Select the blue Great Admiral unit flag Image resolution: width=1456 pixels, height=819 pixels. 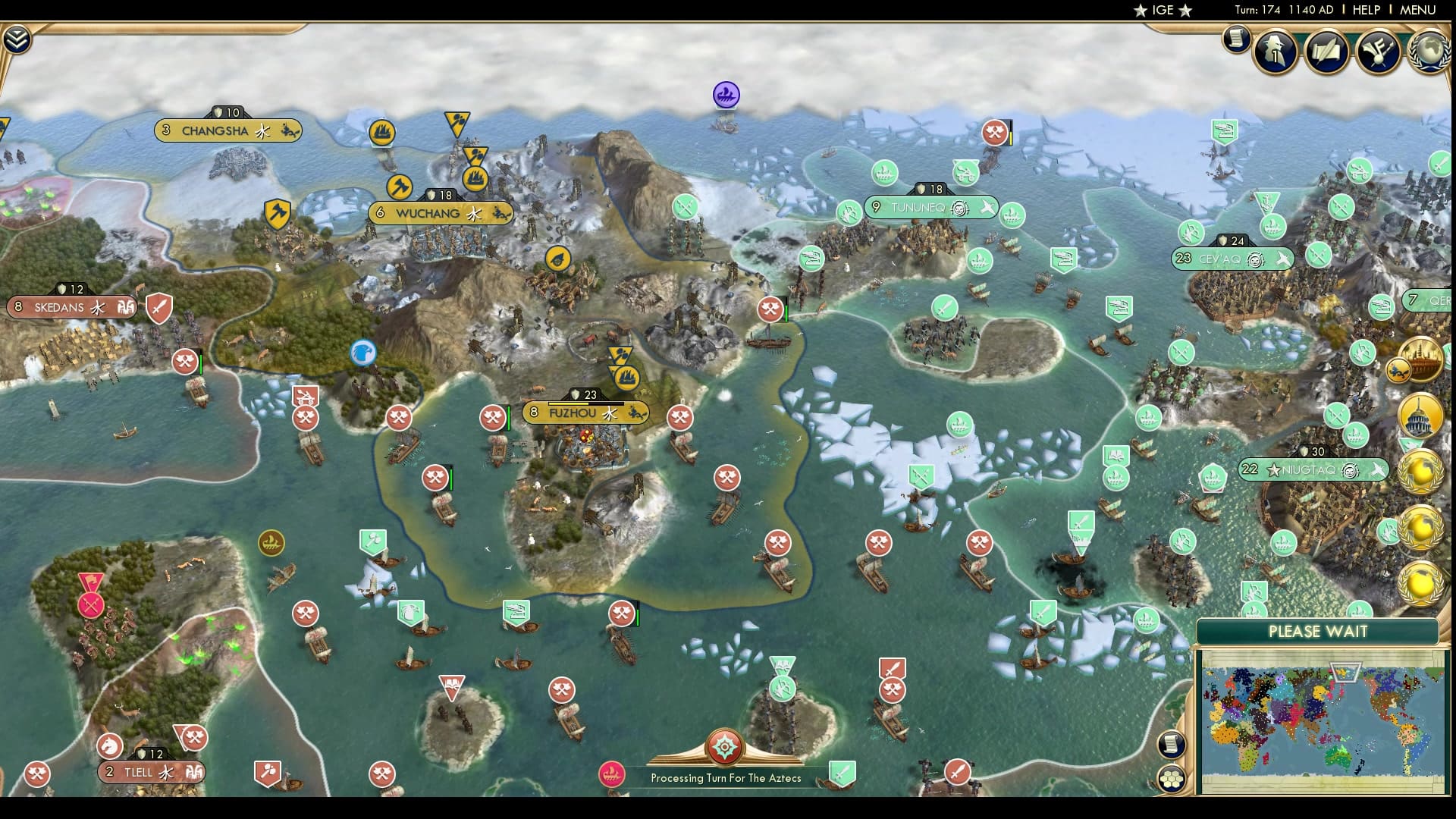point(363,353)
